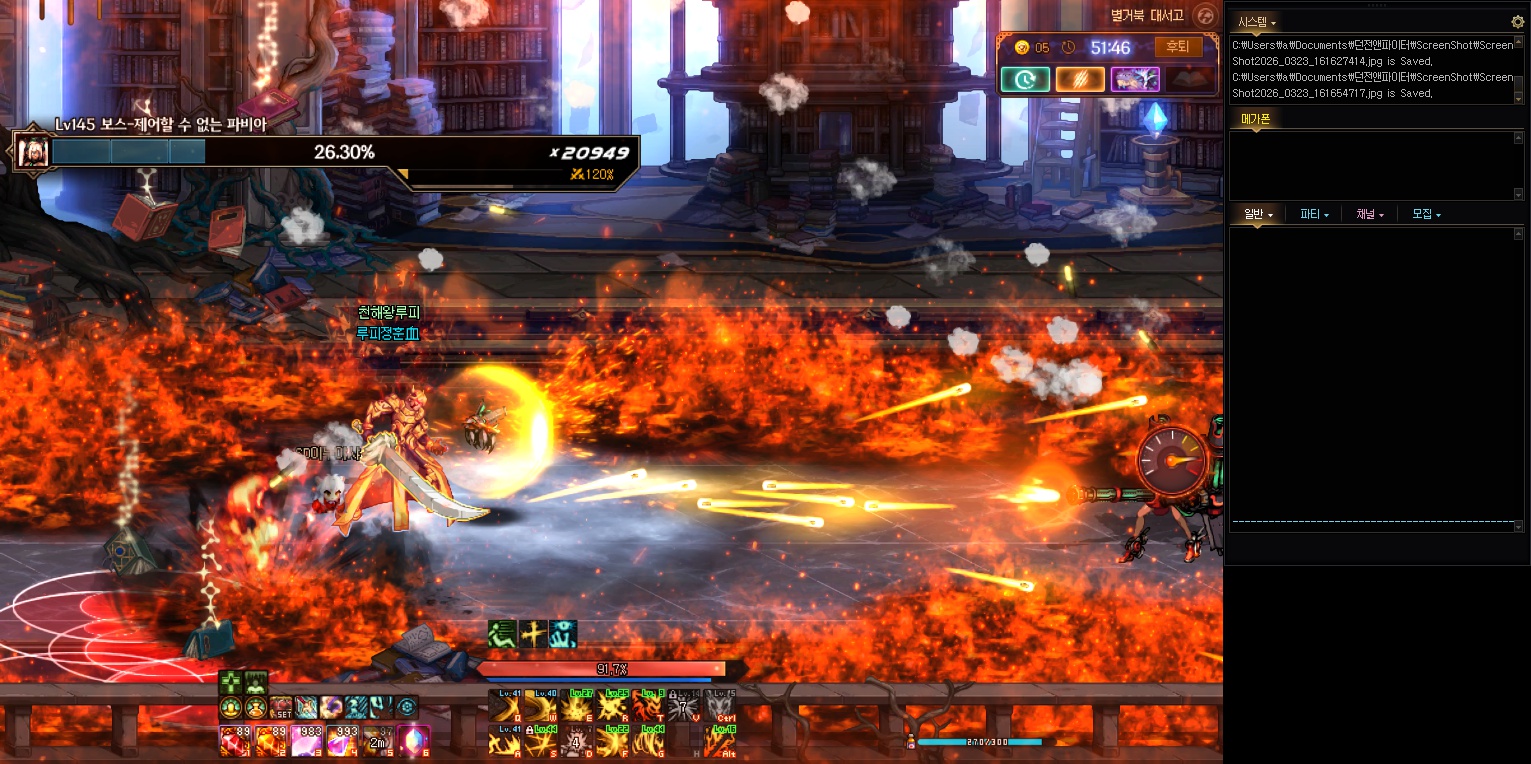
Task: Use the rainbow crystal in slot 6
Action: pos(414,741)
